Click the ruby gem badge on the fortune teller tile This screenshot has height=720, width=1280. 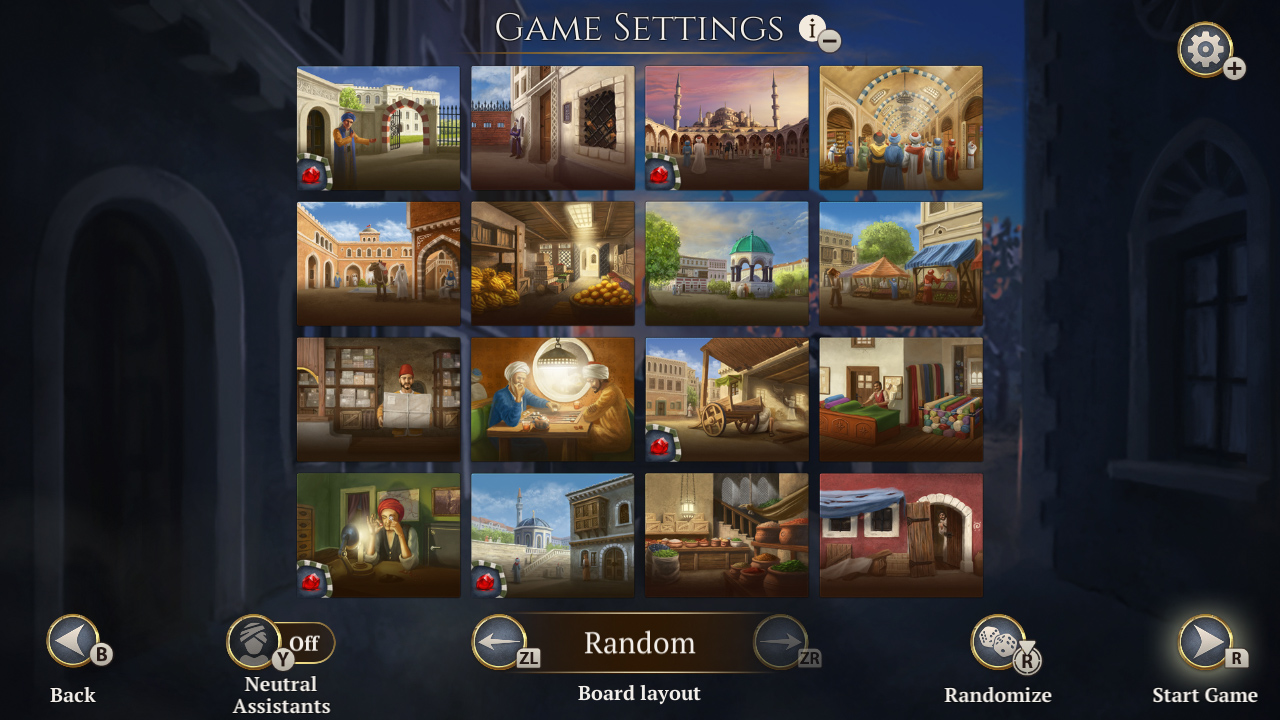point(310,580)
